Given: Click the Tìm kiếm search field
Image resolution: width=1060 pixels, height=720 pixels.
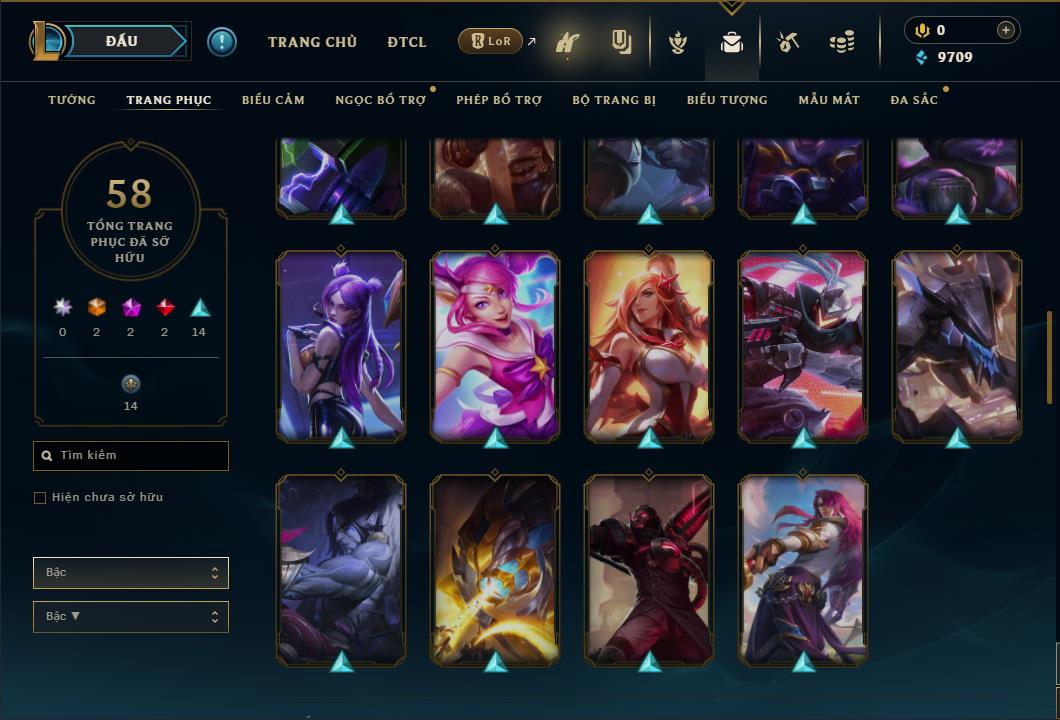Looking at the screenshot, I should 131,456.
